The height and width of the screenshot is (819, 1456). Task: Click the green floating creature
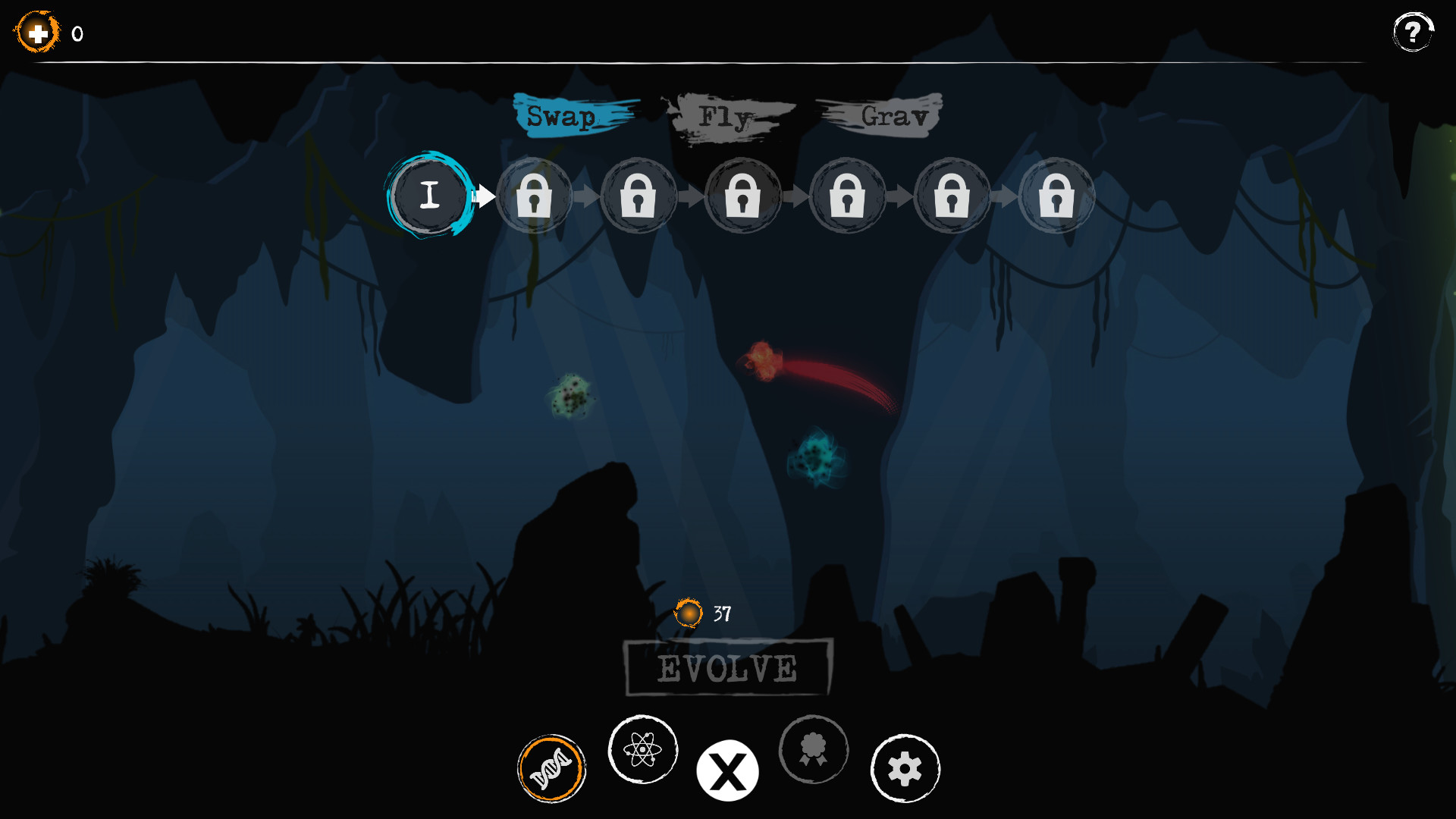click(570, 396)
